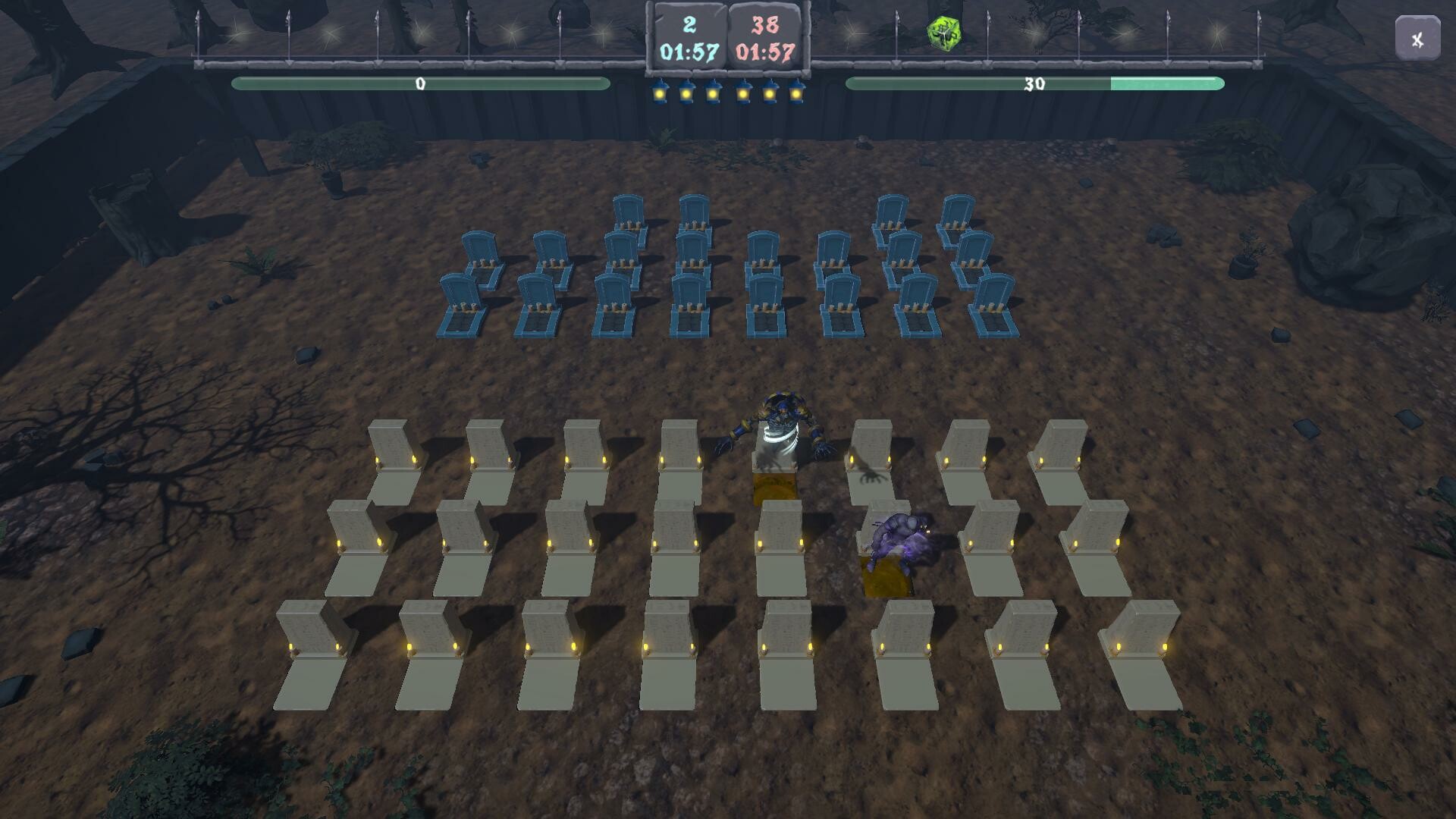
Task: Click the health bar showing 0
Action: coord(421,83)
